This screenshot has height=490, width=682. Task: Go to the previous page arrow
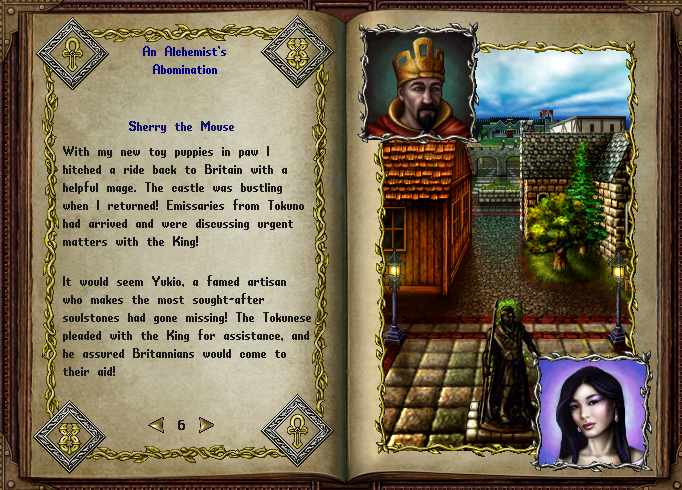coord(156,425)
